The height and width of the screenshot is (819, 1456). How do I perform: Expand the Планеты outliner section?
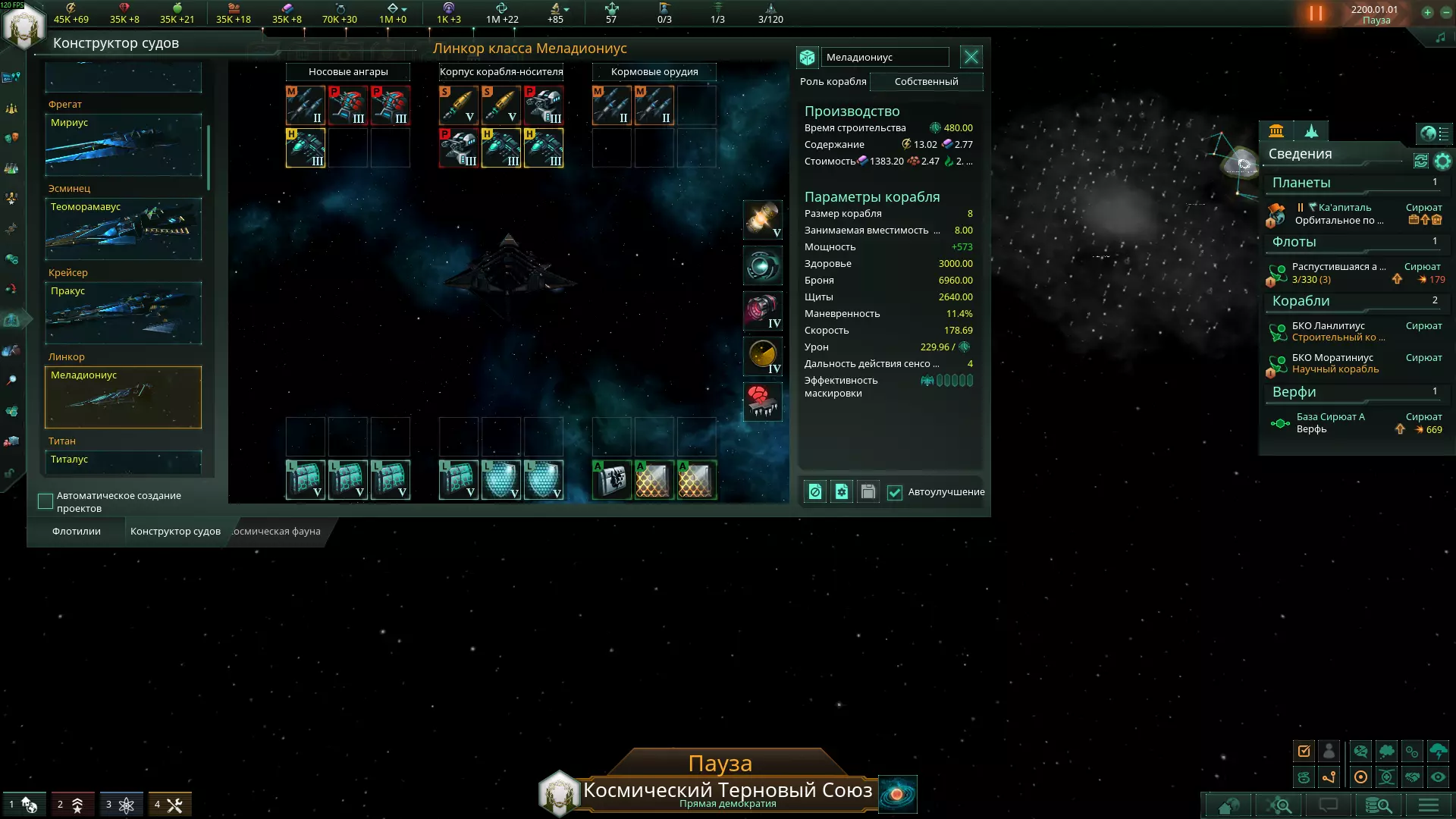point(1301,183)
